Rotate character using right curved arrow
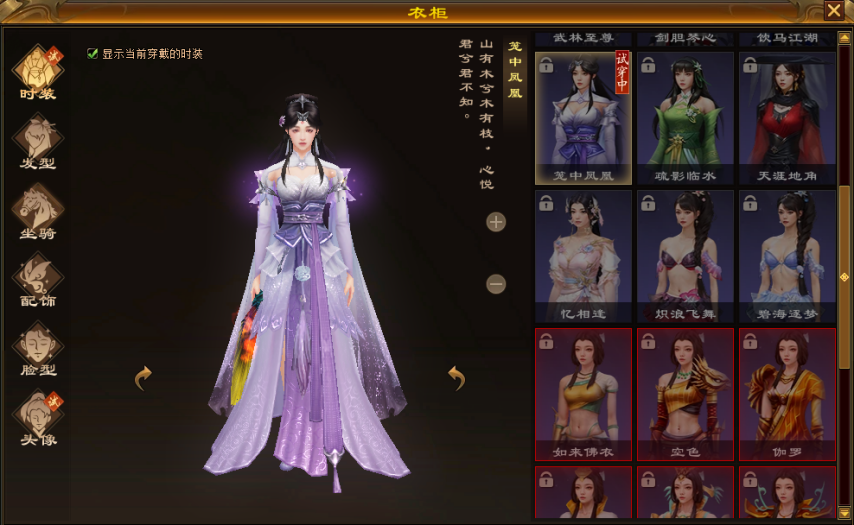The height and width of the screenshot is (525, 854). point(457,377)
